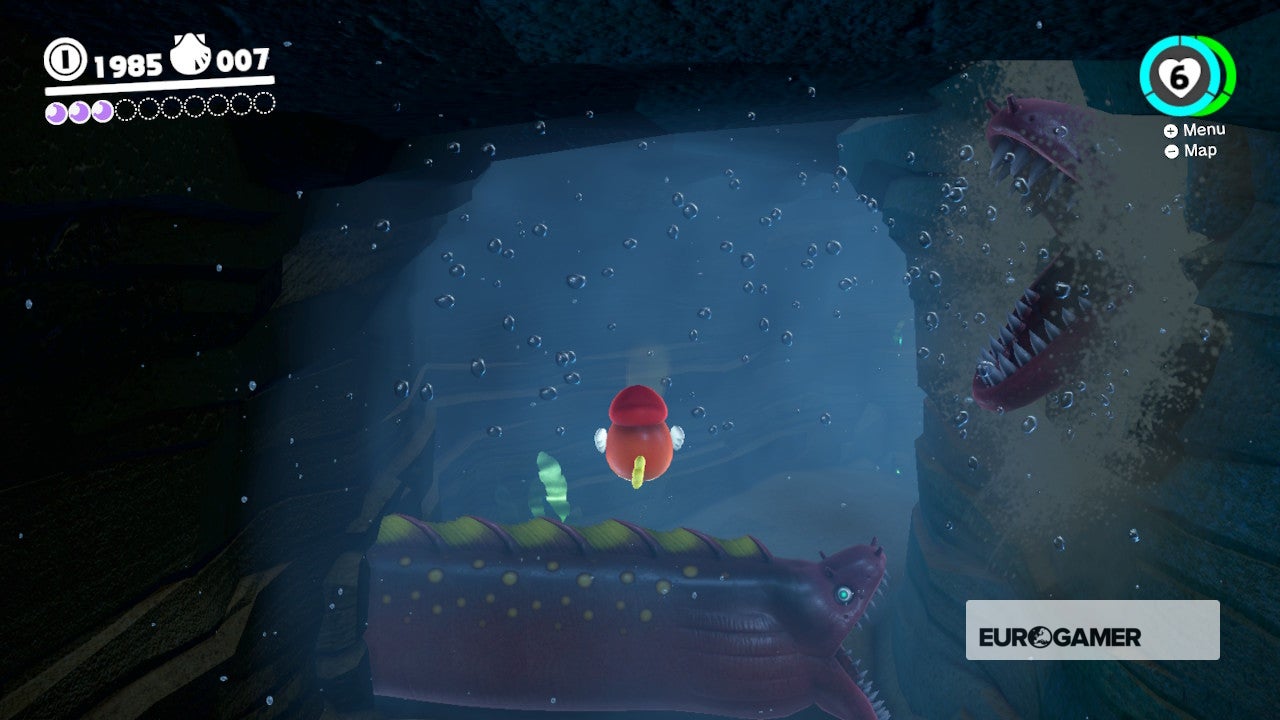Click the gold coin counter icon
The width and height of the screenshot is (1280, 720).
click(x=64, y=60)
